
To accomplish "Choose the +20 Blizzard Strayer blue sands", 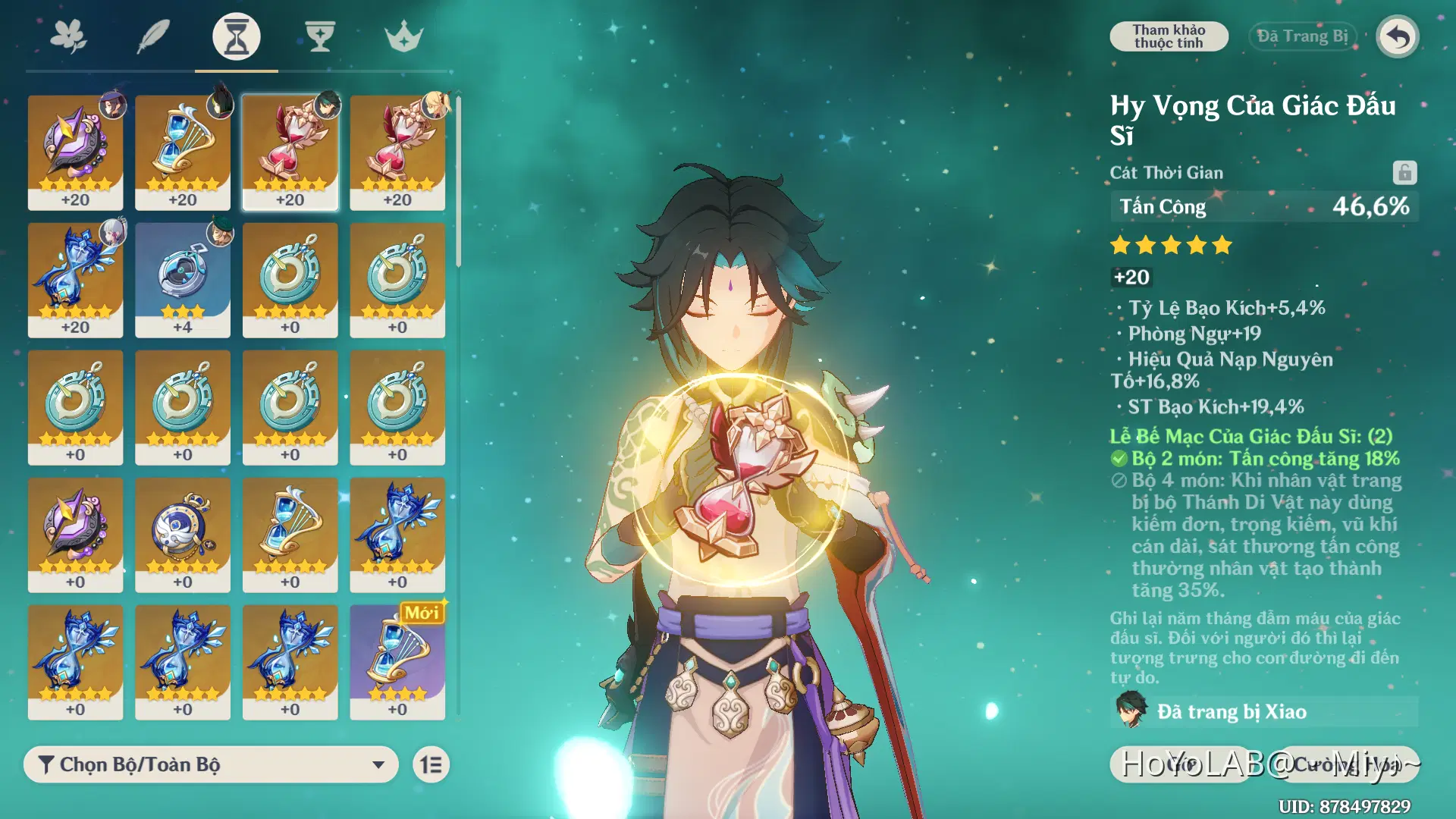I will click(75, 280).
